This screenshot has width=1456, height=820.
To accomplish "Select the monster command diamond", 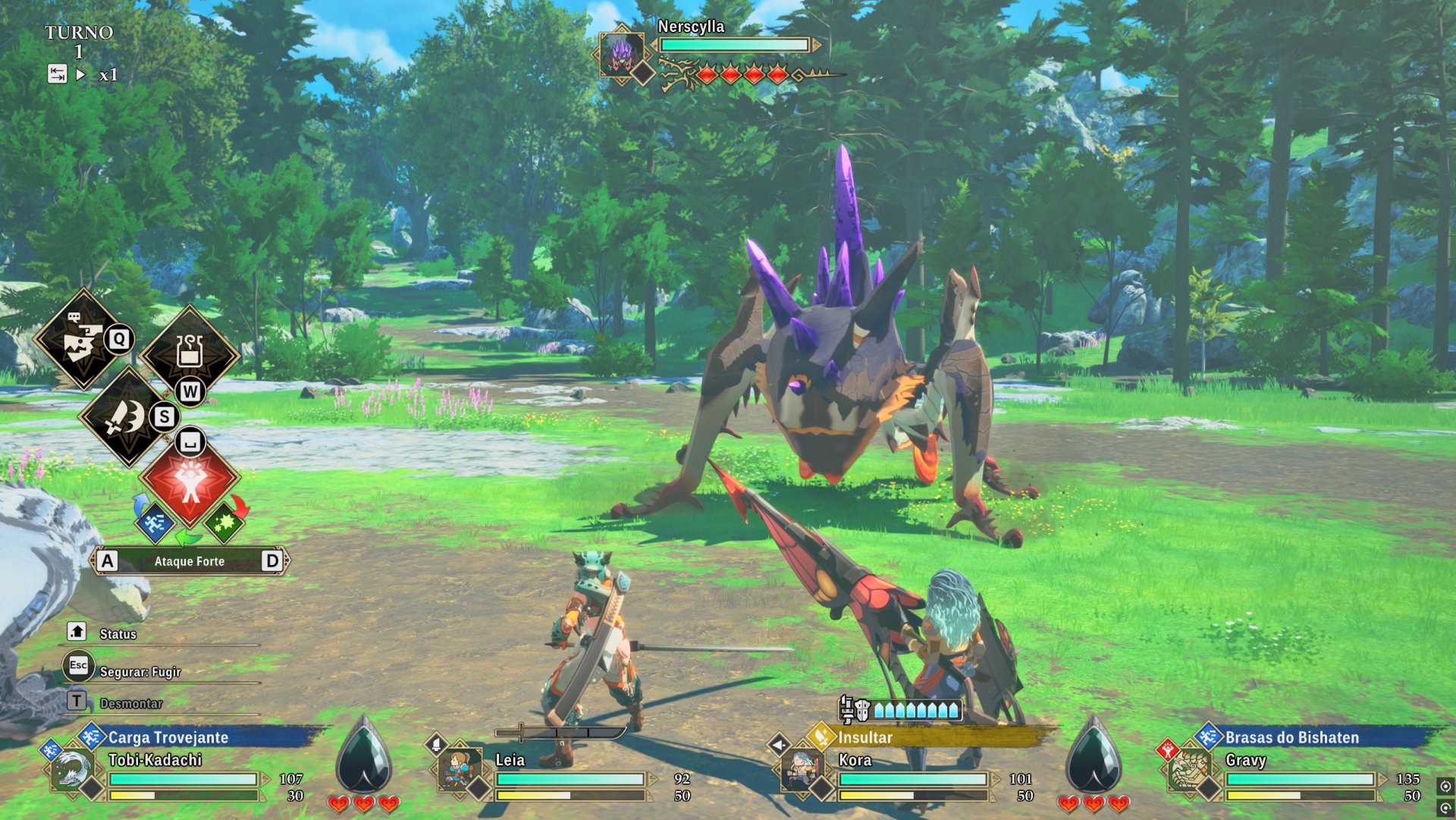I will pos(83,340).
